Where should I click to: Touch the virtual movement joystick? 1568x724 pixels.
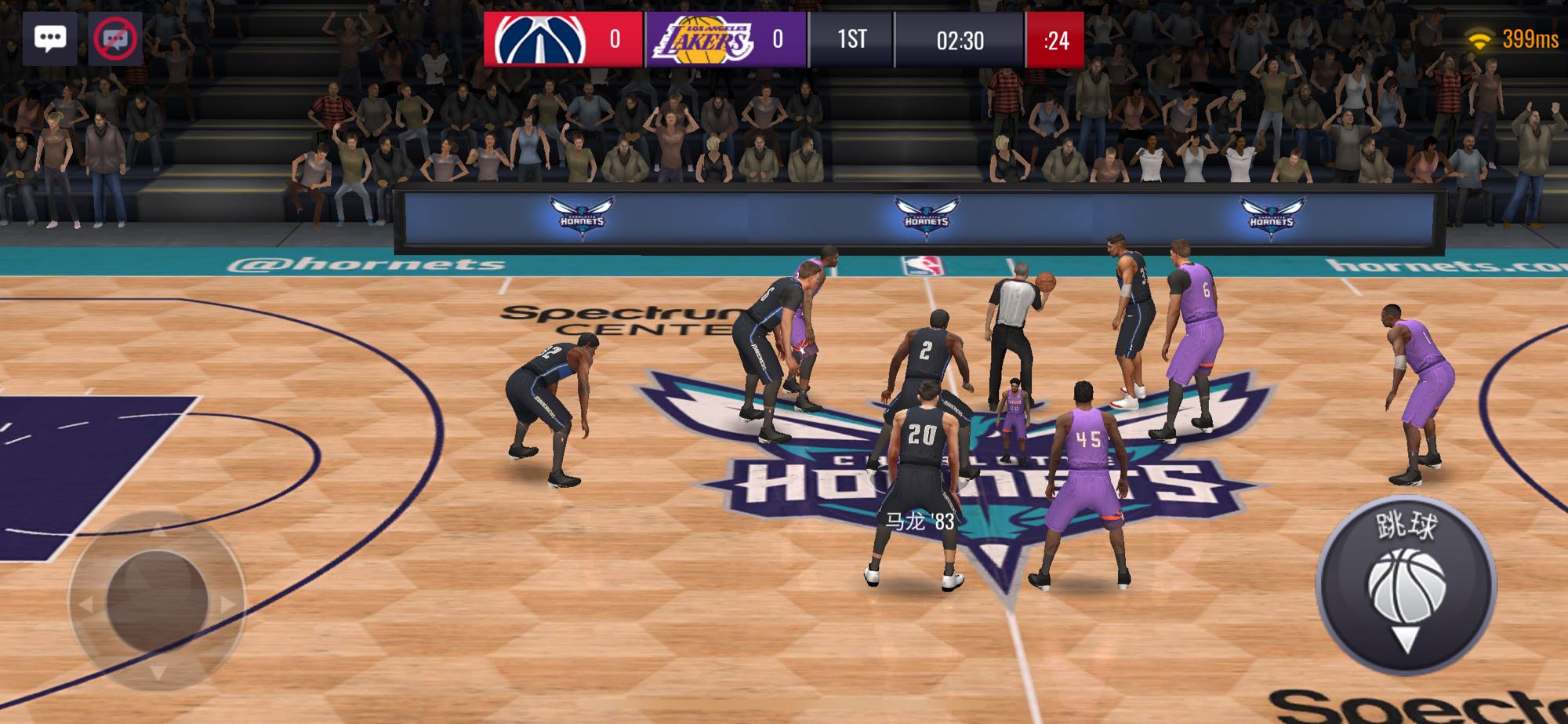157,601
